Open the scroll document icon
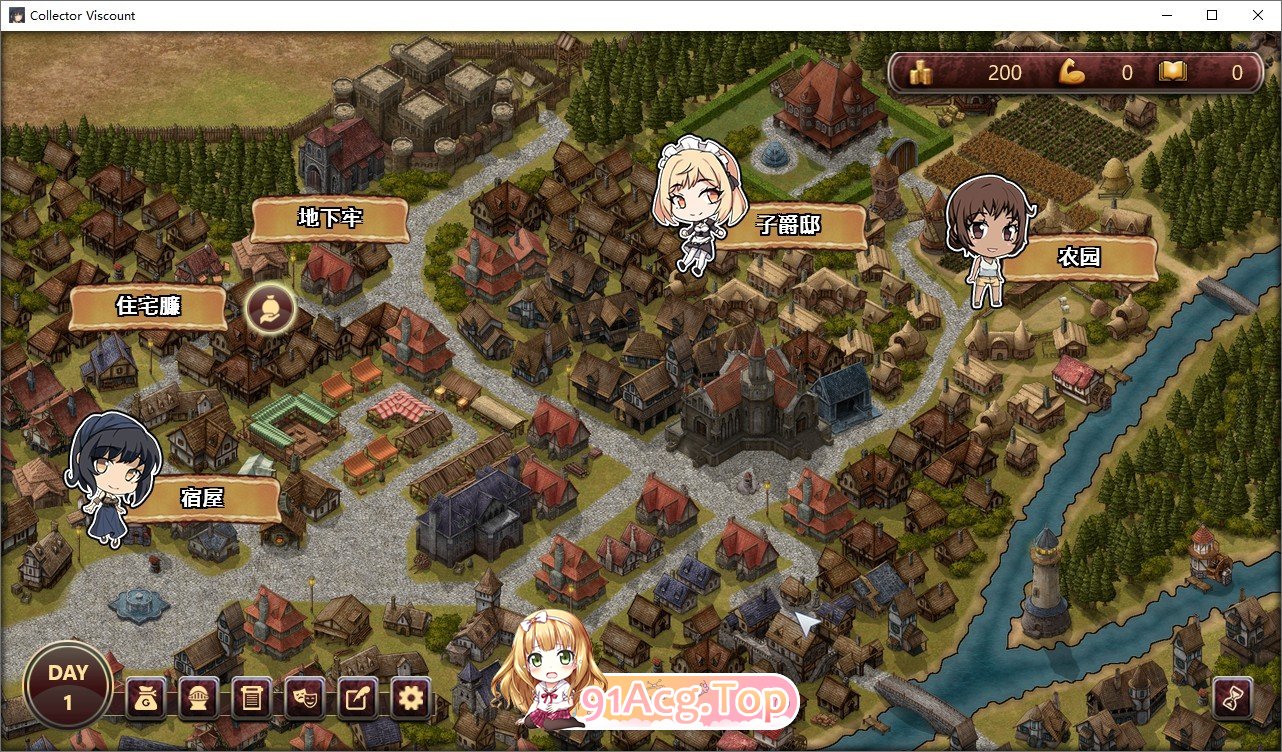 click(252, 699)
